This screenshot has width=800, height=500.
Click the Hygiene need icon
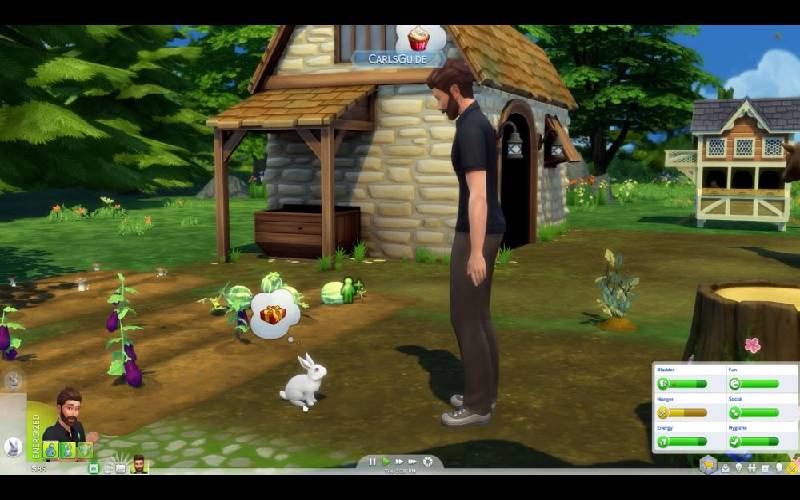coord(735,440)
